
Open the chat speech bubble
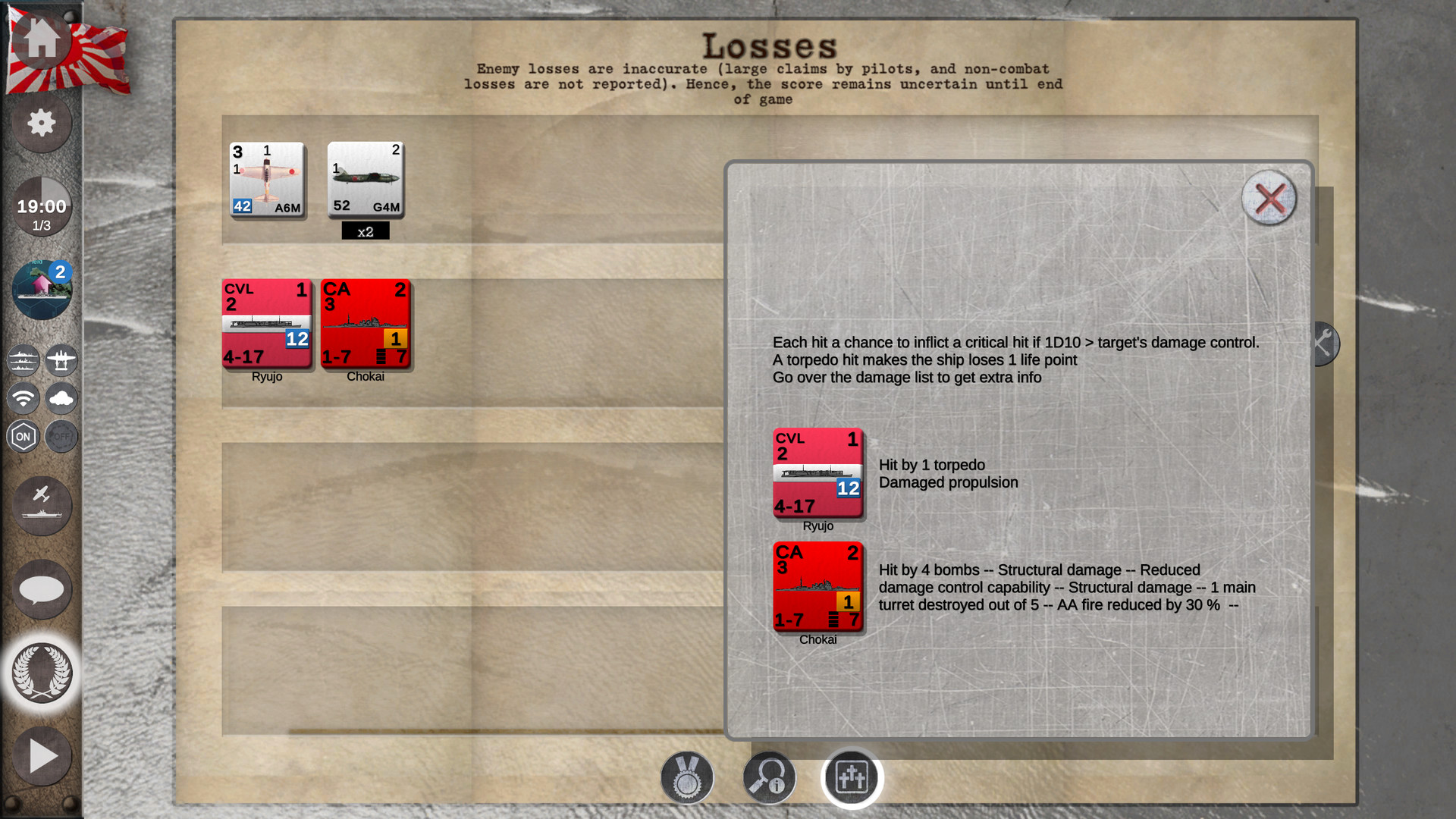point(42,589)
